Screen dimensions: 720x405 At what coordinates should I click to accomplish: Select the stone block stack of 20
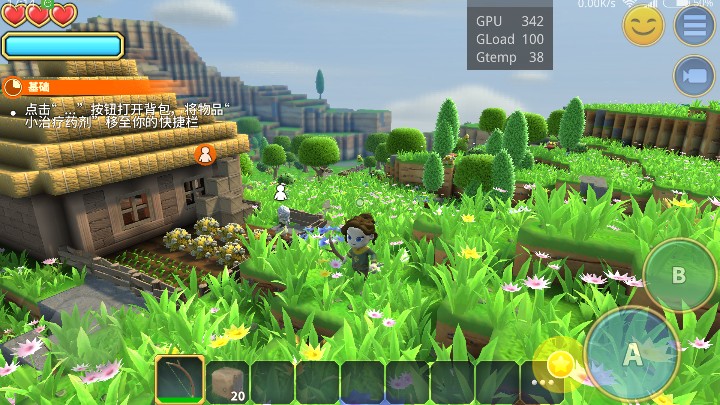pyautogui.click(x=228, y=381)
